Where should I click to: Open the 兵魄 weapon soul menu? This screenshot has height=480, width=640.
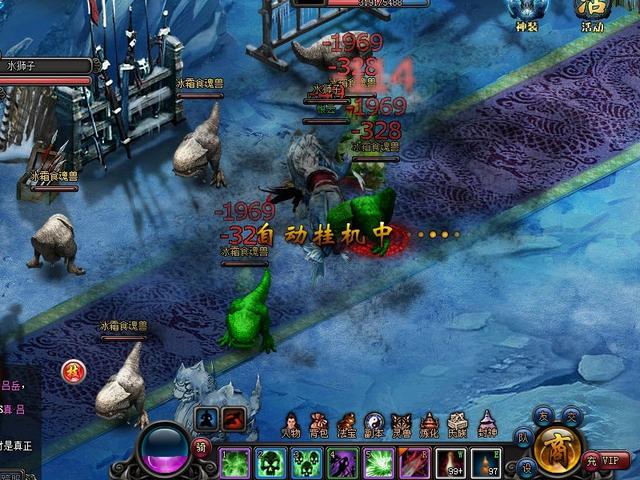pyautogui.click(x=457, y=427)
